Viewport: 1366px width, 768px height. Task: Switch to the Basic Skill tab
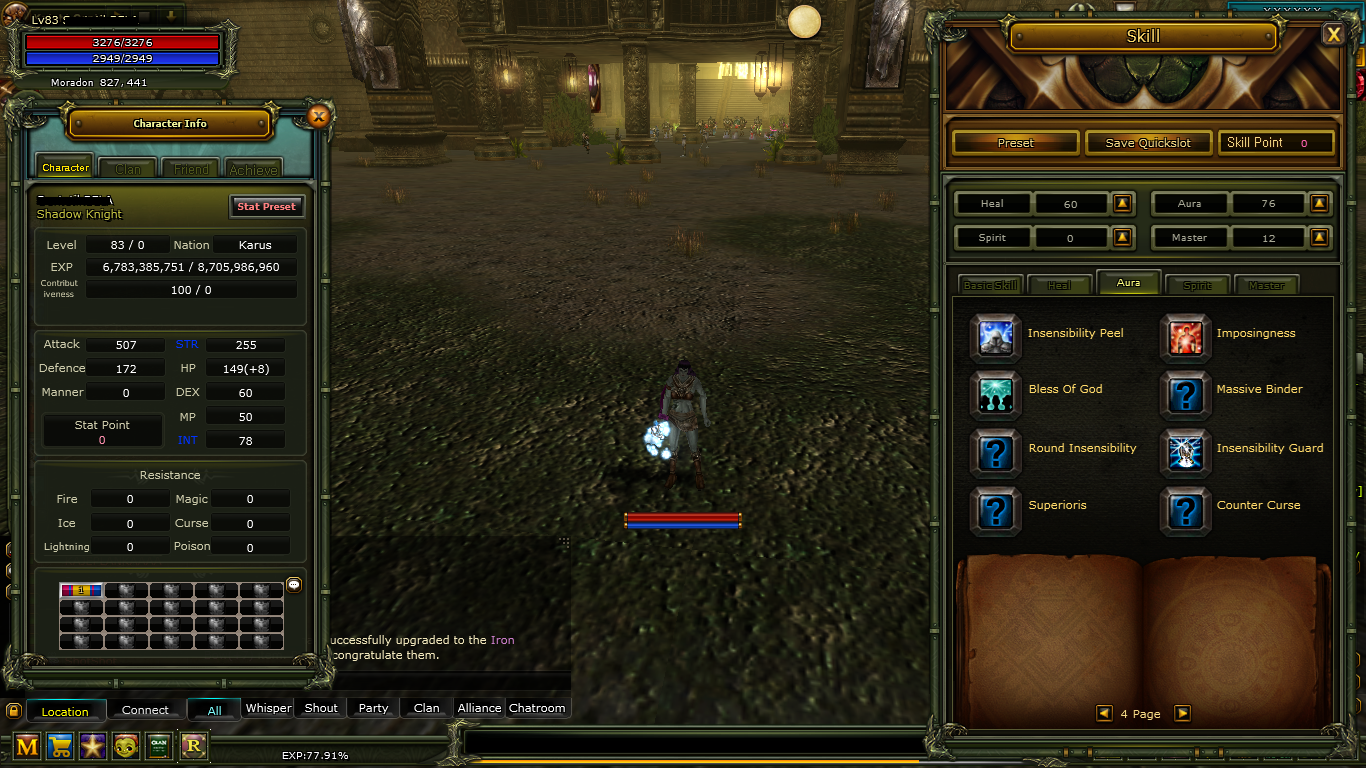989,285
